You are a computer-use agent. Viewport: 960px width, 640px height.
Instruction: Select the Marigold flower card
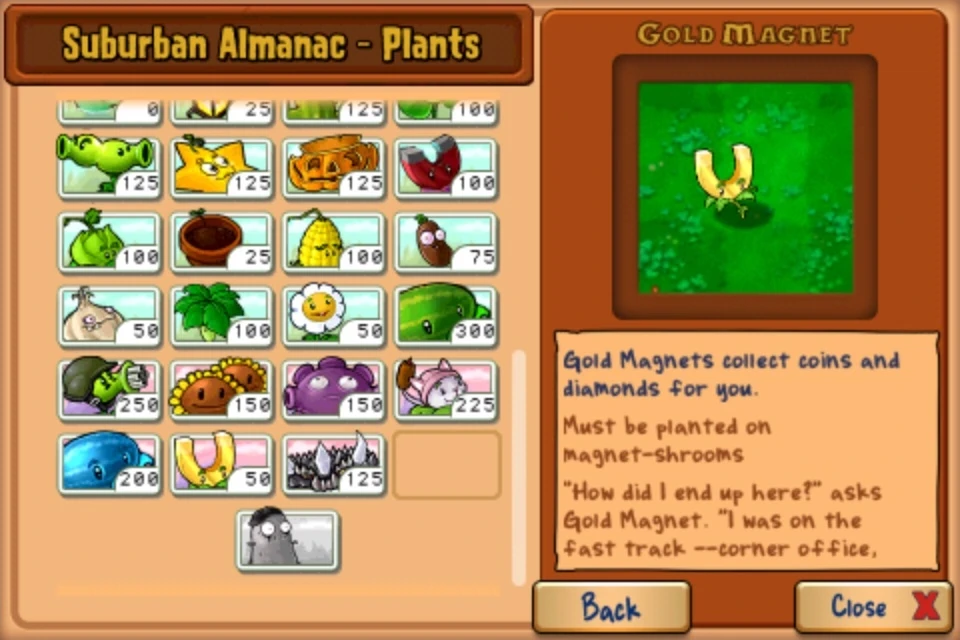click(x=334, y=316)
